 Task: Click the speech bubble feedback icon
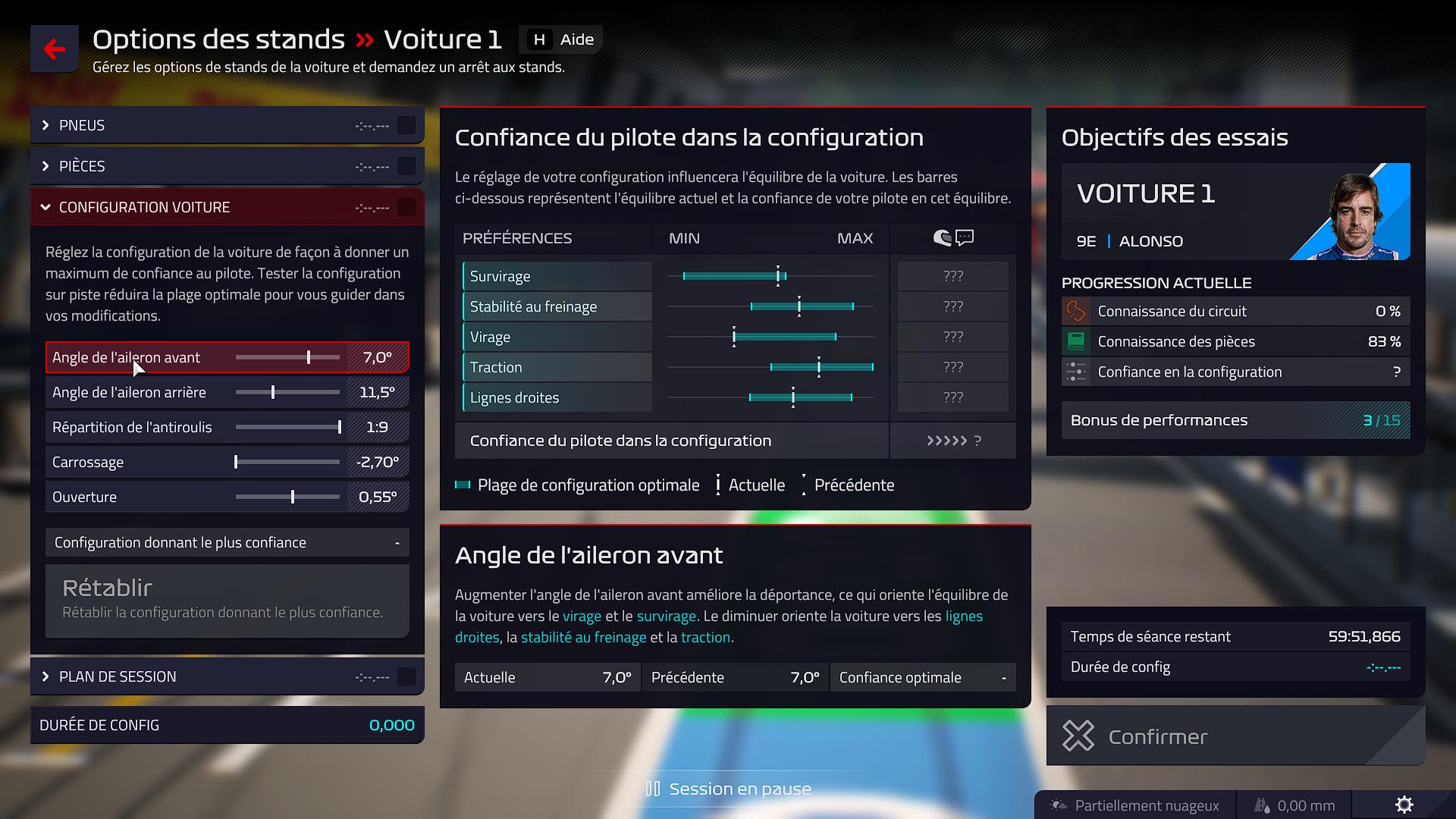[964, 237]
